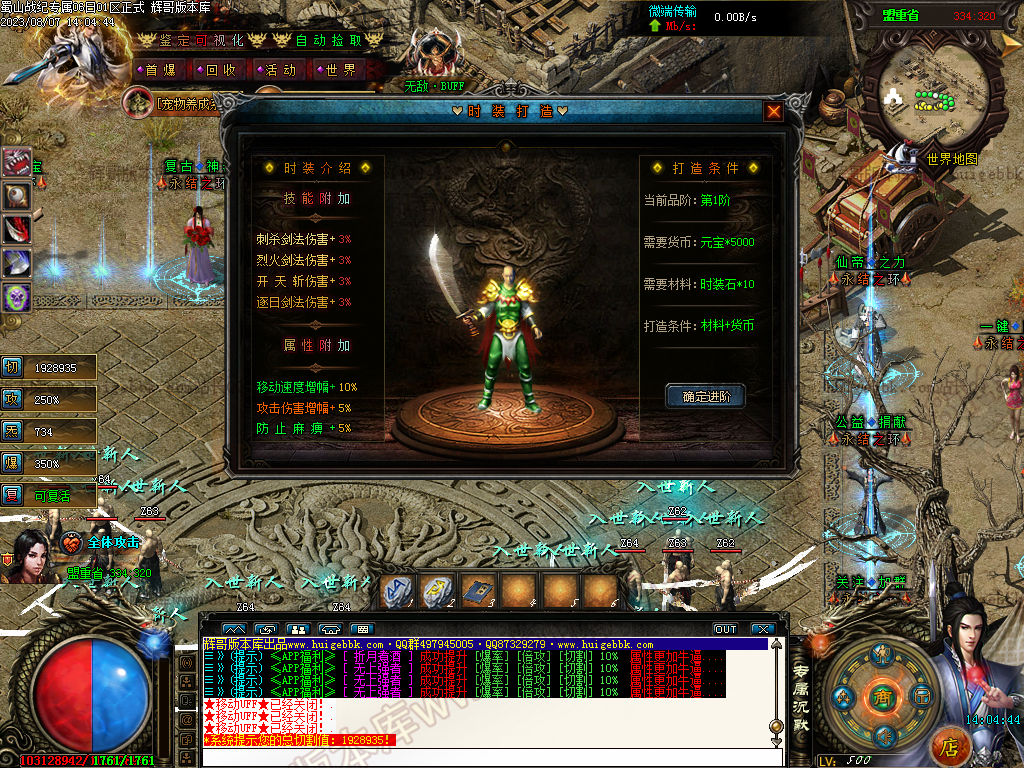Image resolution: width=1024 pixels, height=768 pixels.
Task: Activate the green skull icon
Action: [17, 297]
